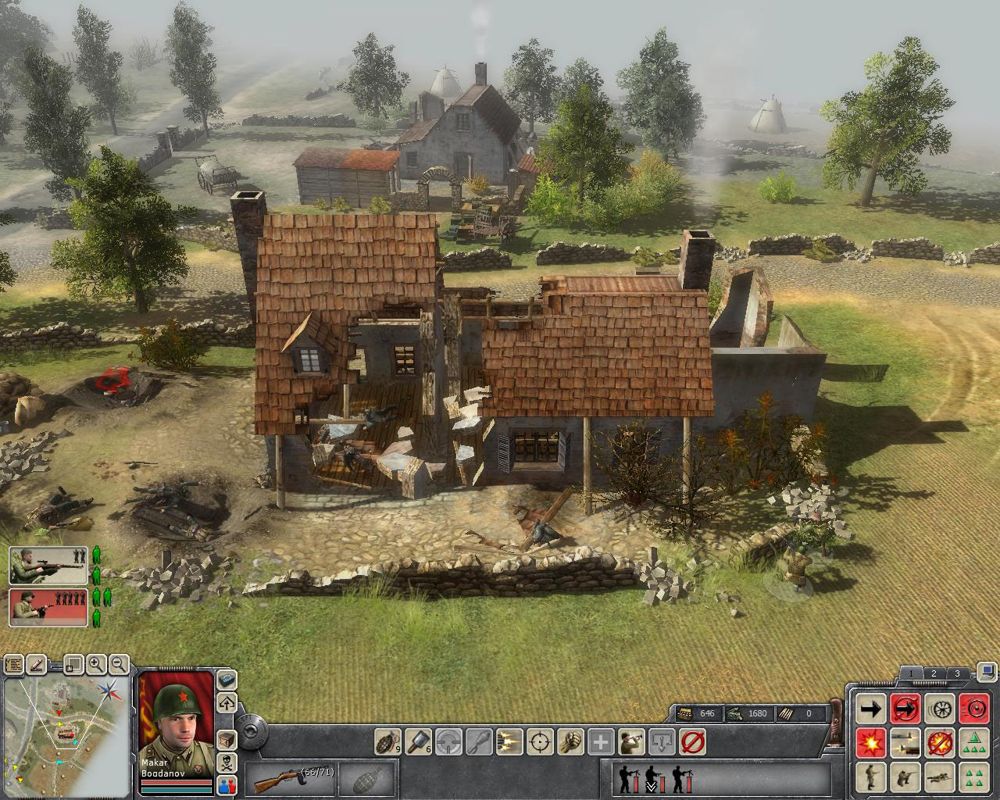Toggle the red explosion fire mode
Screen dimensions: 1000x800
[871, 743]
